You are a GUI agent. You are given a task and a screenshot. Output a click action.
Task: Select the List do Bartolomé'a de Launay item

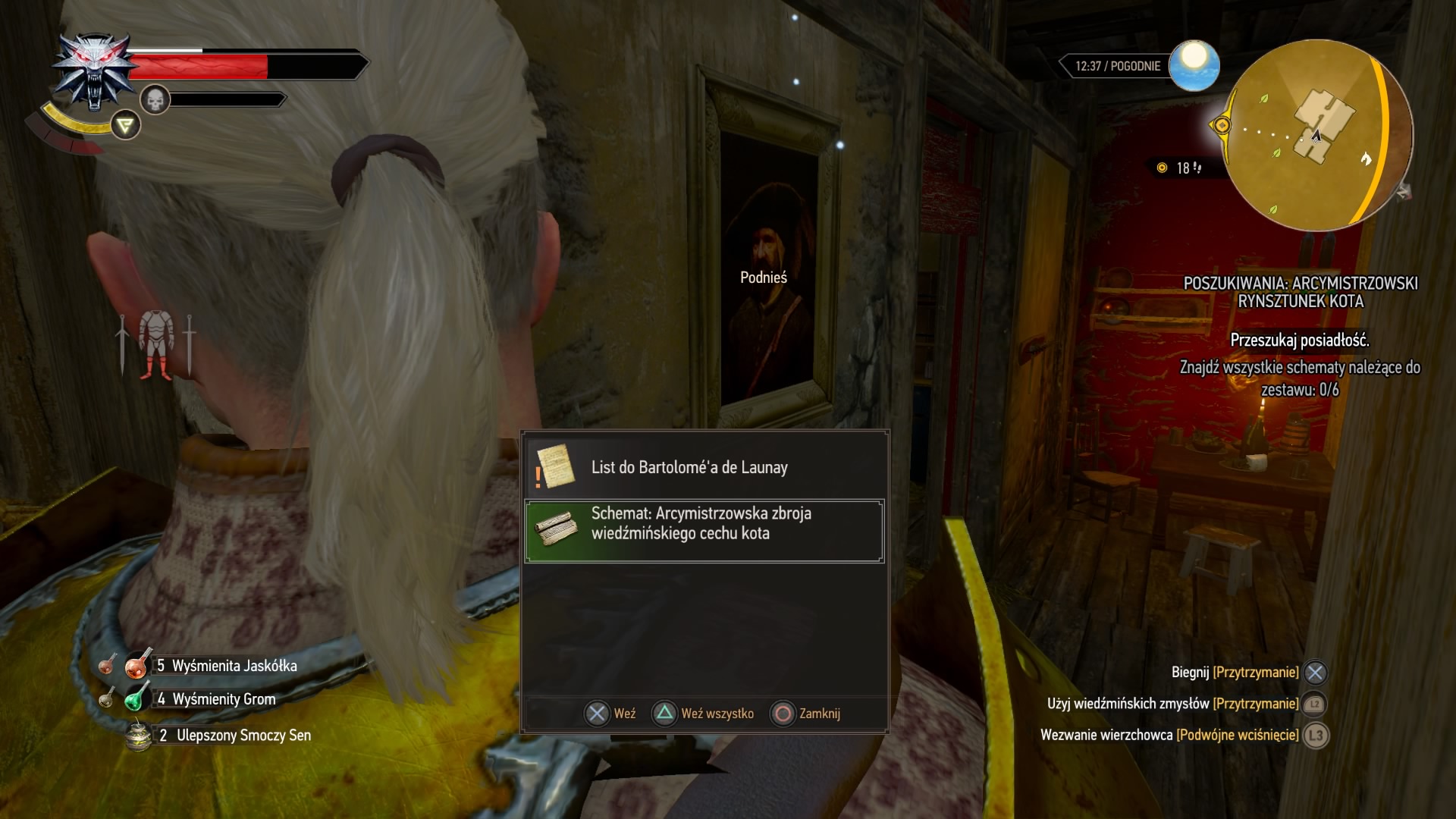704,468
